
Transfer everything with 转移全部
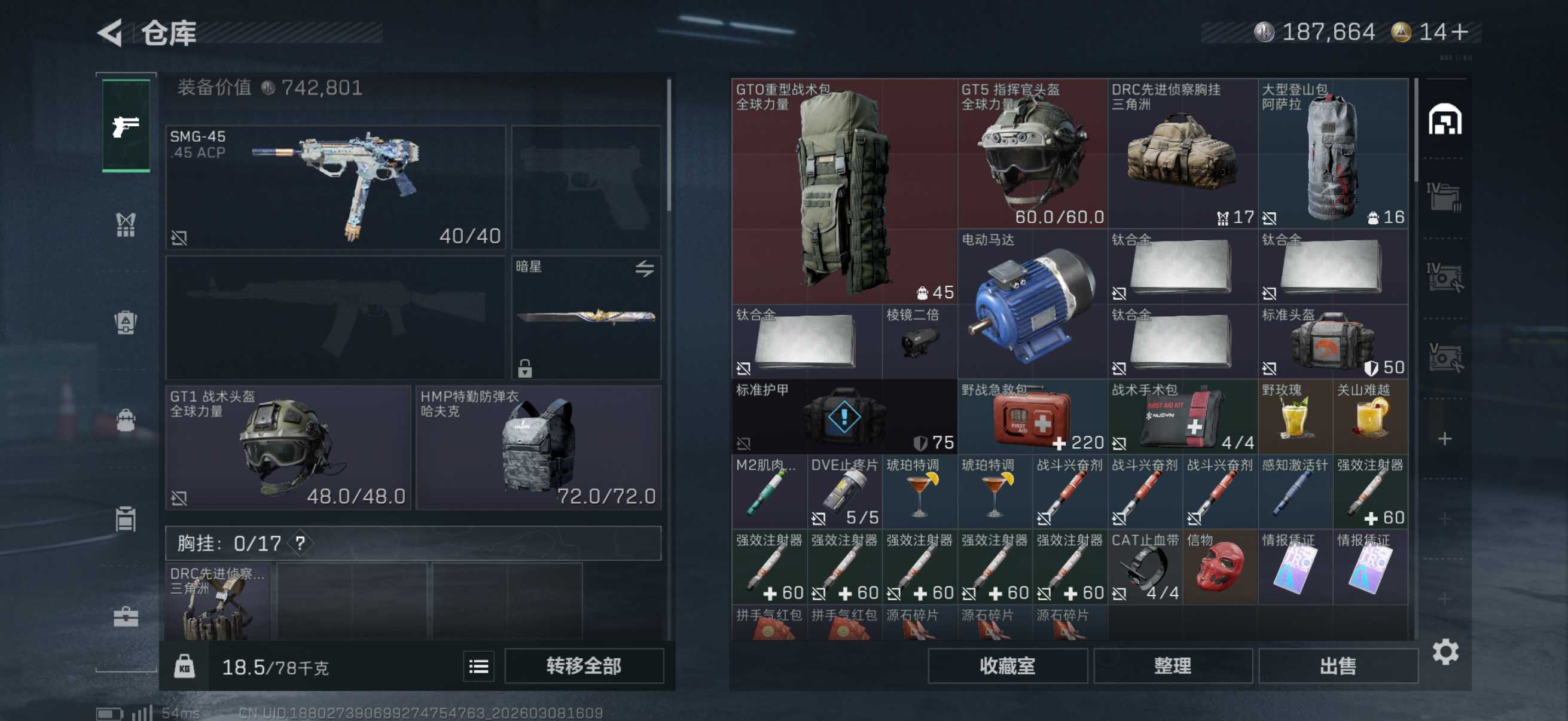click(x=583, y=665)
